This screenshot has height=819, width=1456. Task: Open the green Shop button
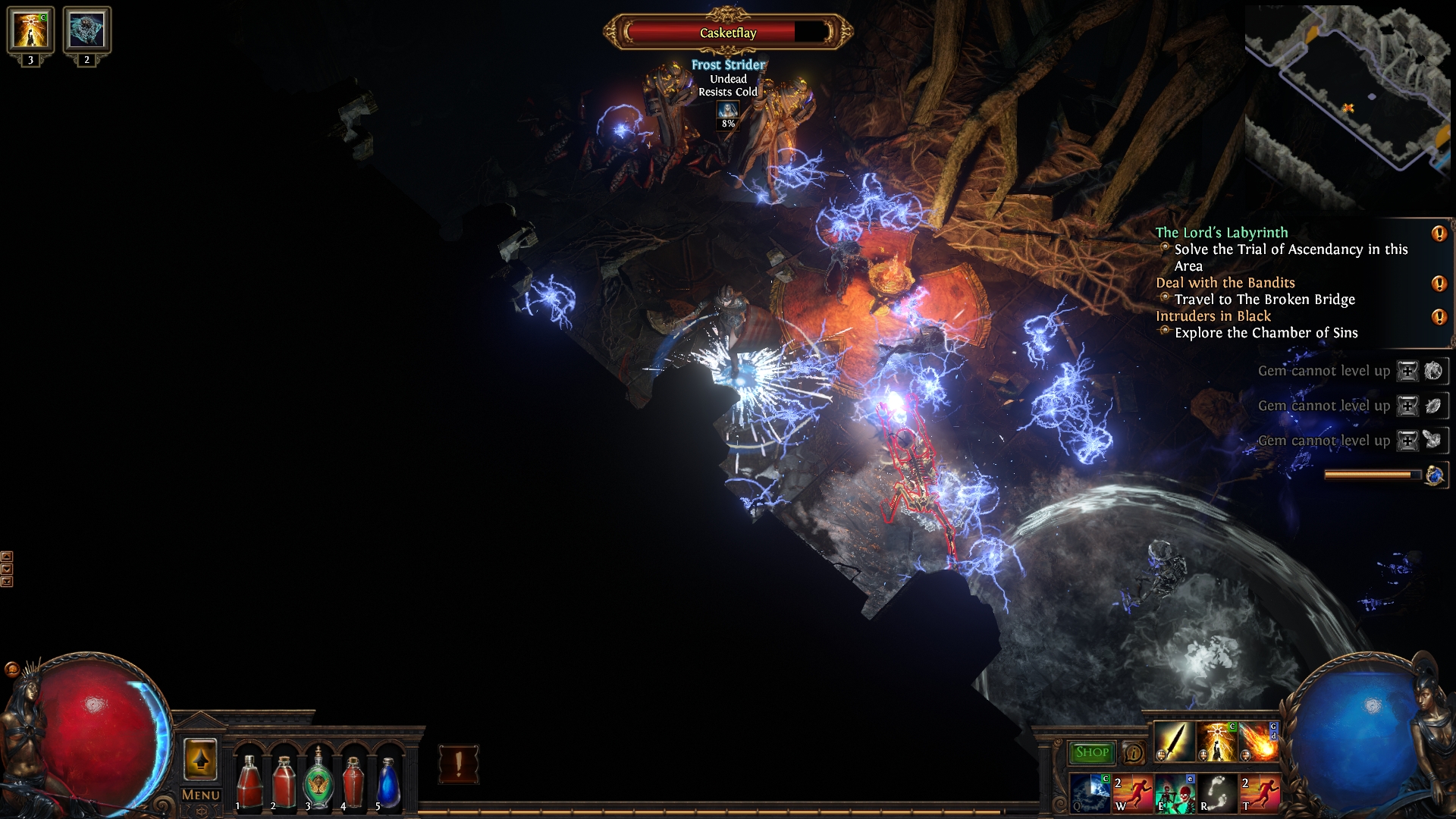tap(1091, 752)
